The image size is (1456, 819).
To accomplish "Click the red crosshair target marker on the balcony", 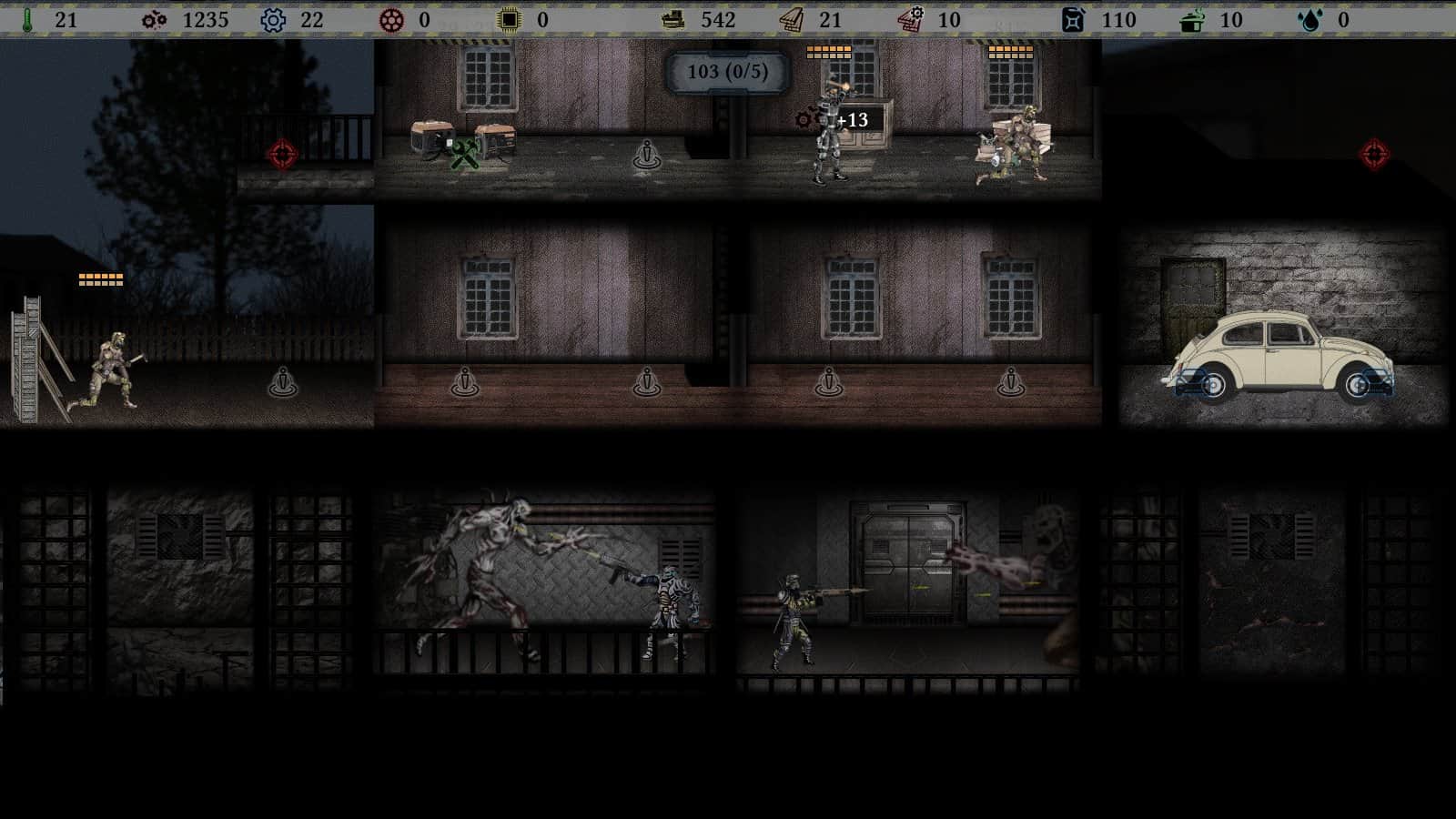I will [x=285, y=153].
